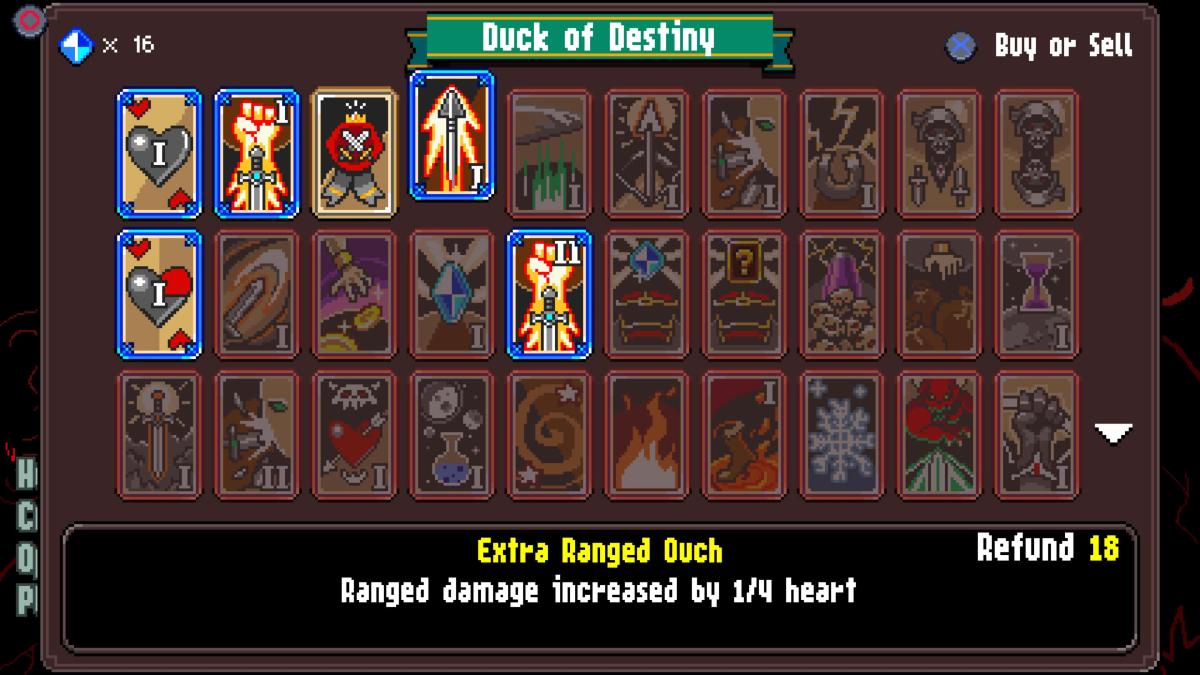The image size is (1200, 675).
Task: Select the flaming arrow Extra Ranged Ouch card
Action: pos(452,135)
